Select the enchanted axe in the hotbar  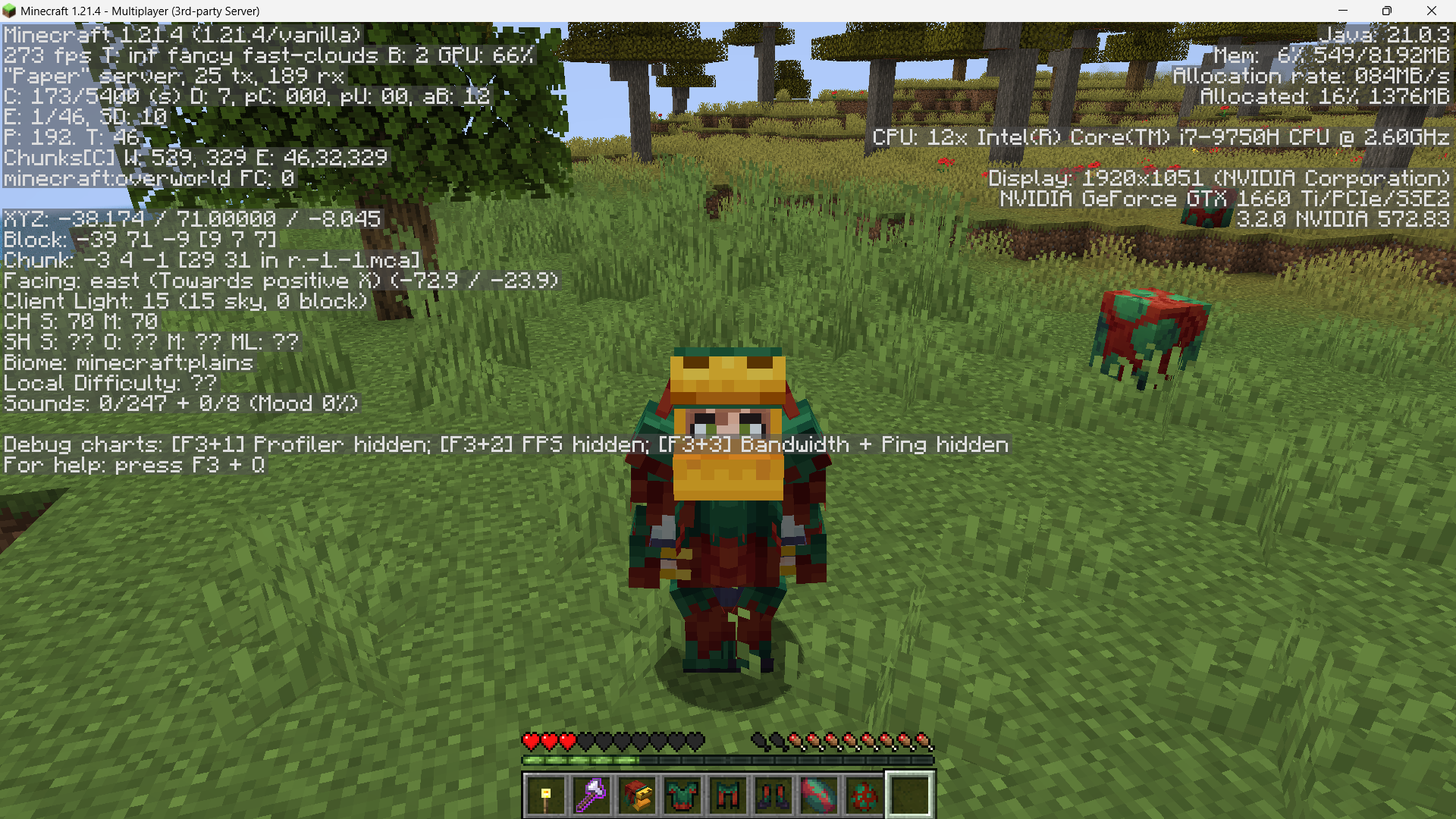coord(592,794)
